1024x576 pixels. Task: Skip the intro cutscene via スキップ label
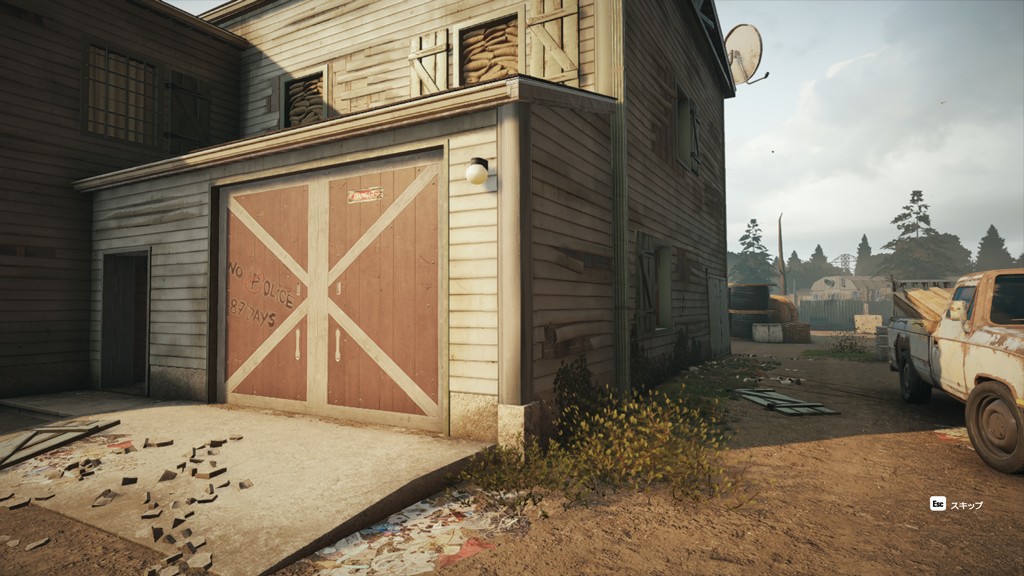[x=966, y=505]
